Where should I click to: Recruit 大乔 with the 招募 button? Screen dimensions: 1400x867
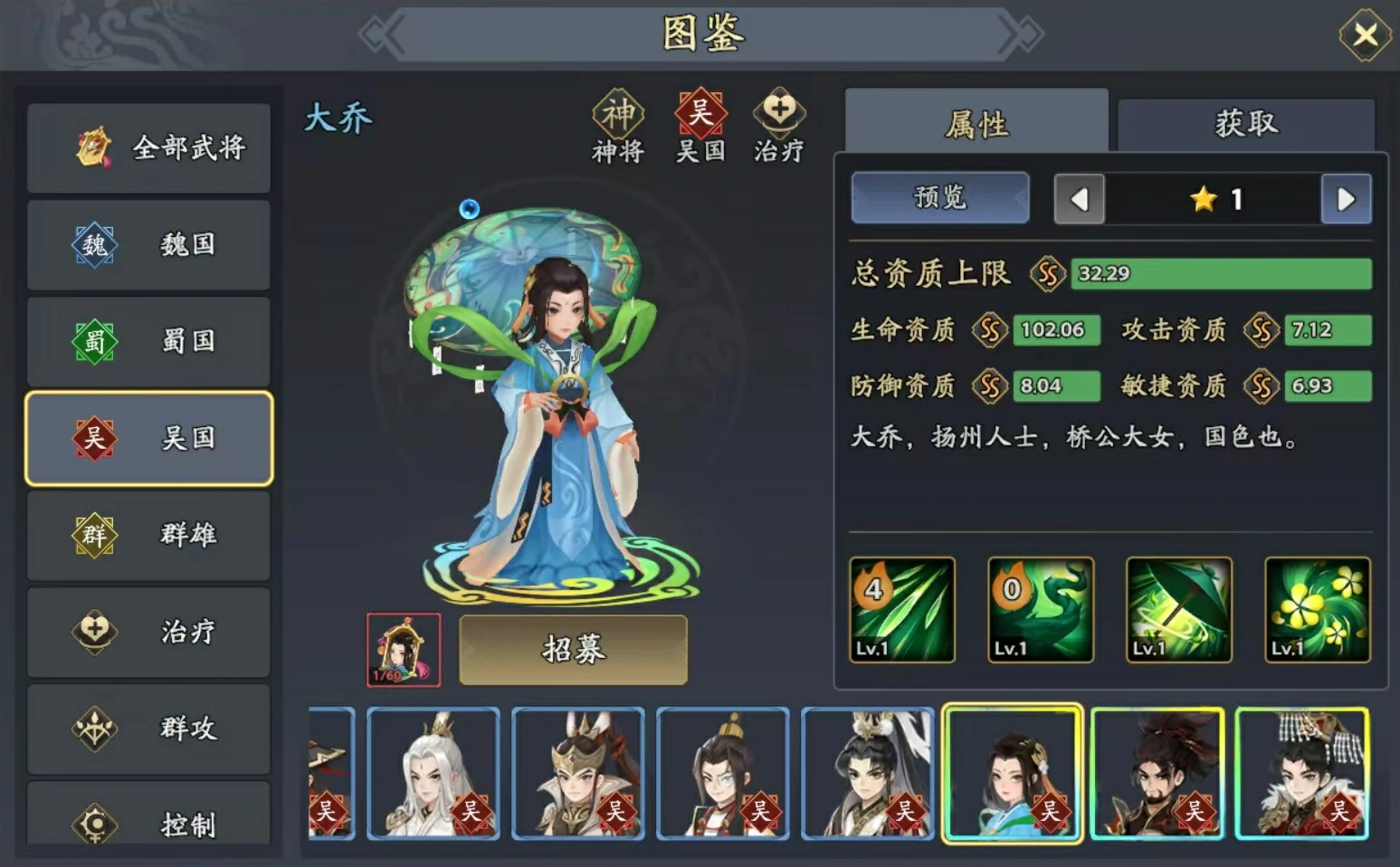573,650
